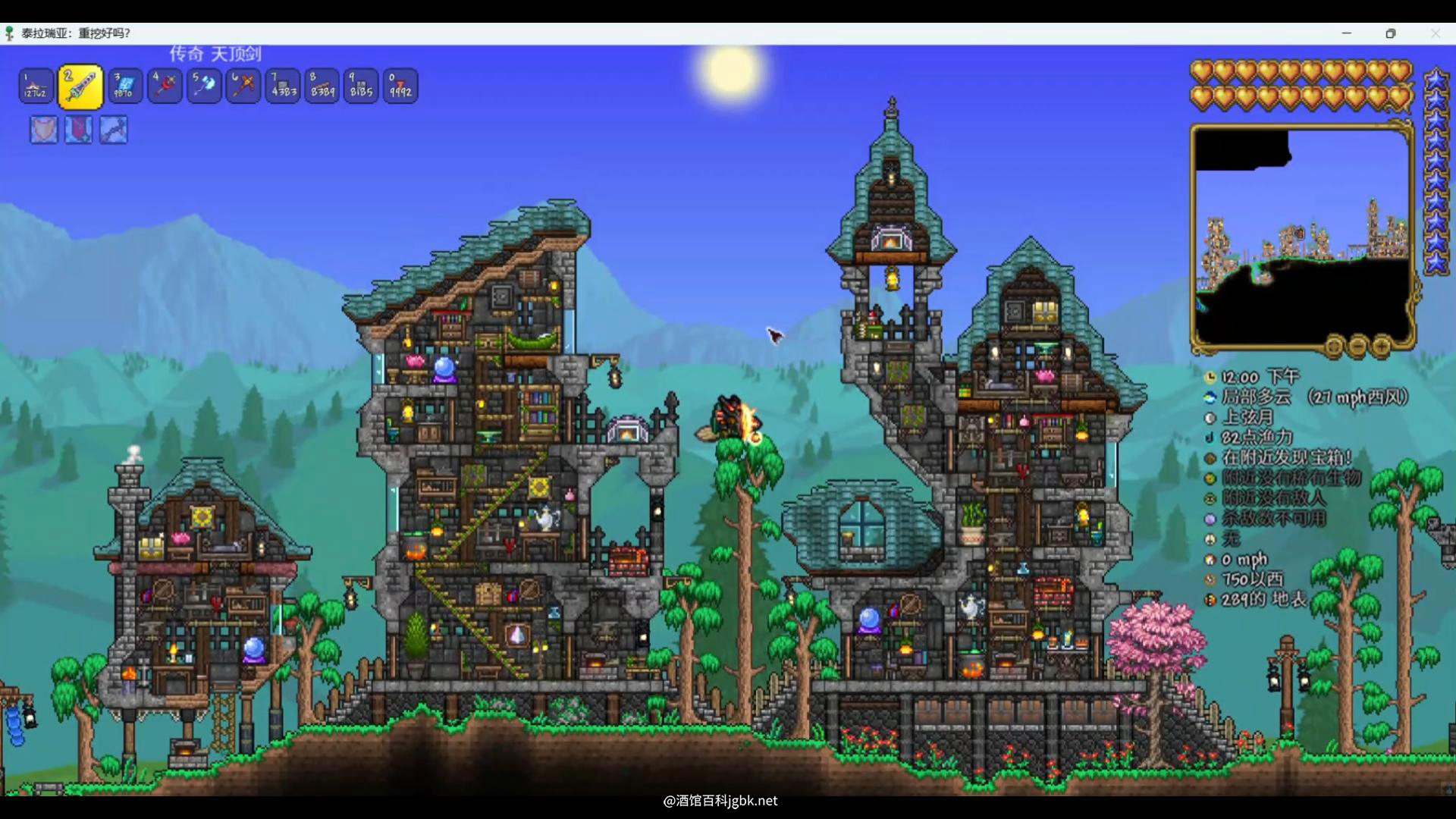The height and width of the screenshot is (819, 1456).
Task: Select hotbar slot 1 with 12762 items
Action: [x=36, y=86]
